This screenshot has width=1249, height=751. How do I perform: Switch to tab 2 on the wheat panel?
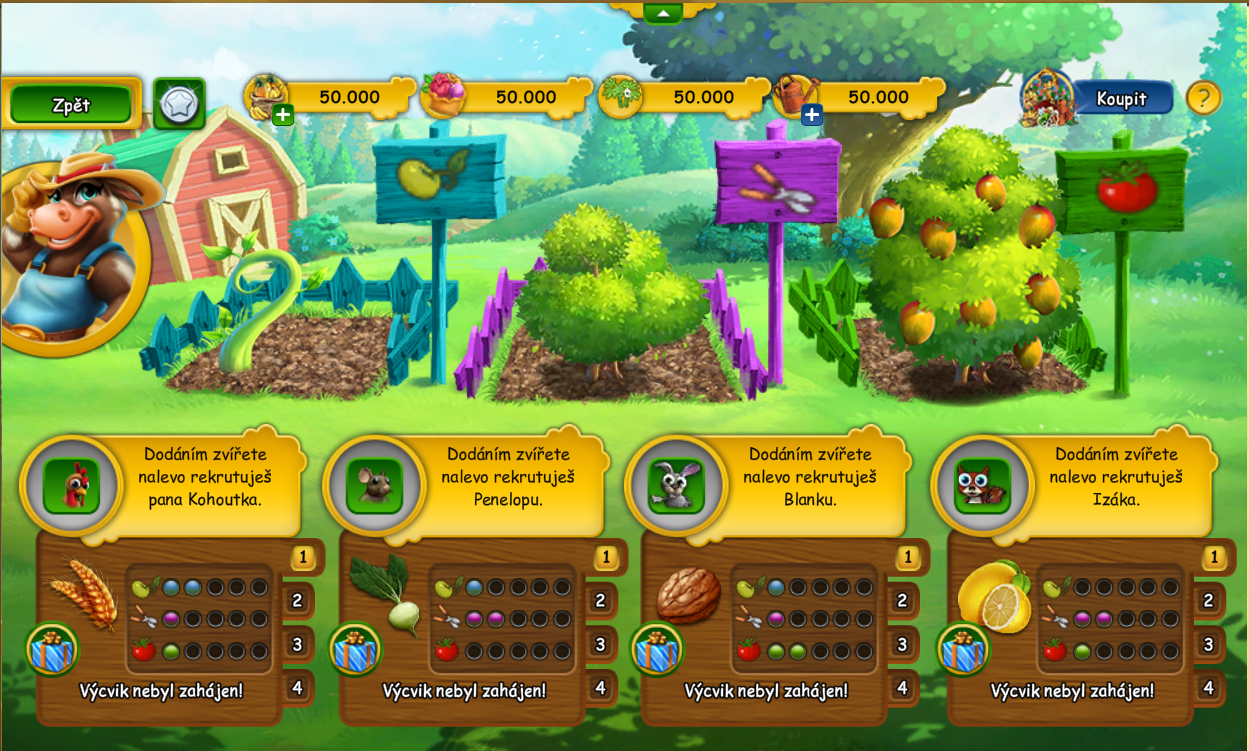tap(297, 601)
